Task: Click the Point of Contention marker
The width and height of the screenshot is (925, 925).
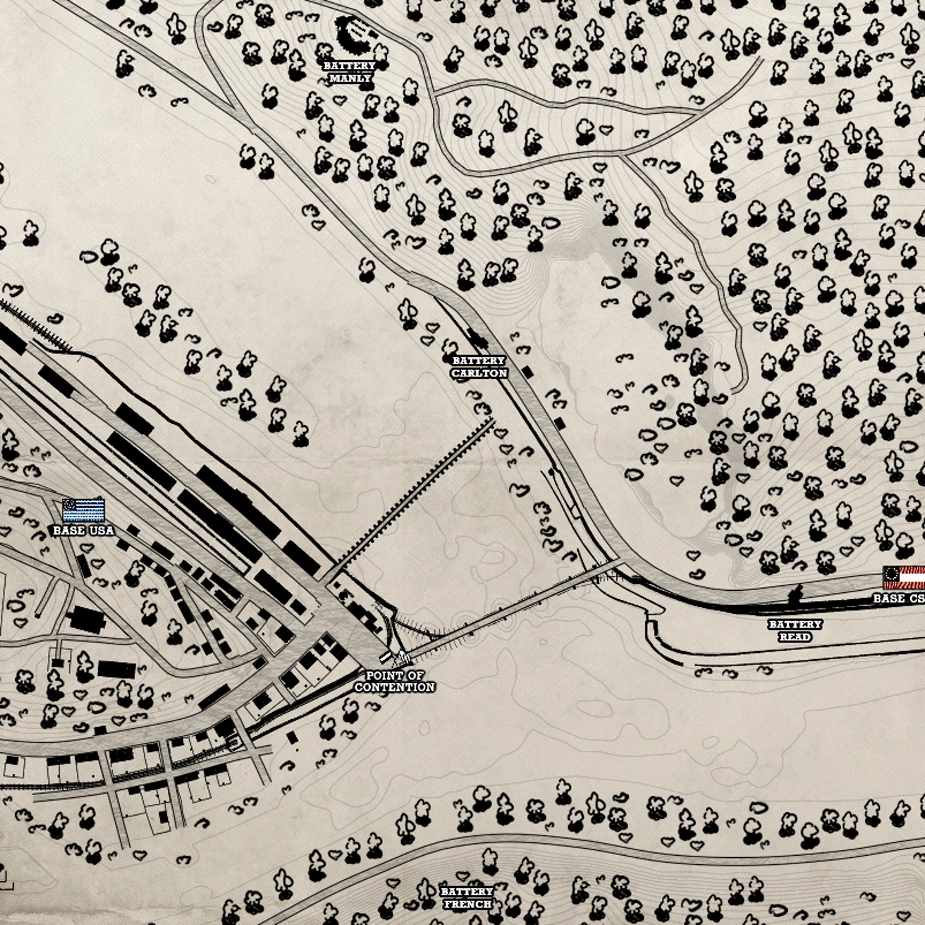Action: [x=395, y=682]
